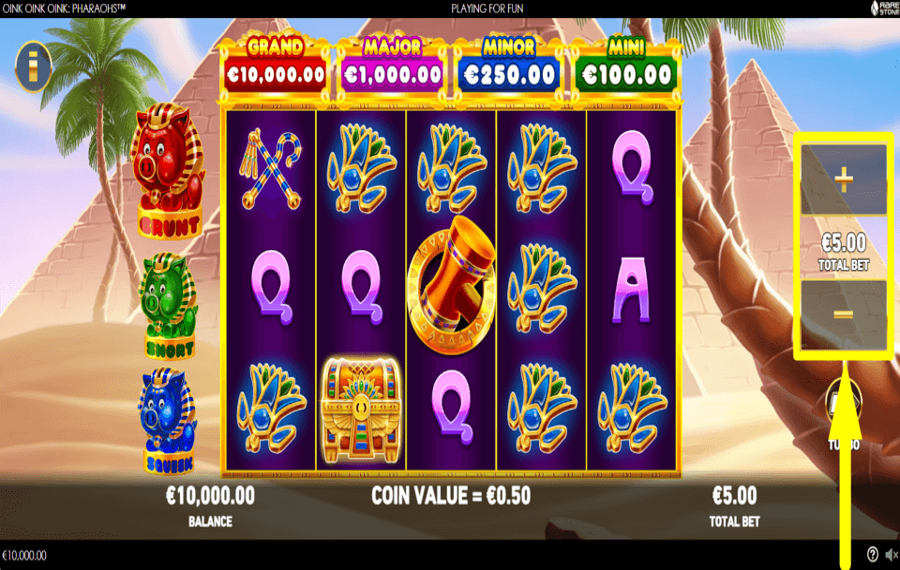Increase total bet with the plus button
The width and height of the screenshot is (900, 570).
point(843,180)
